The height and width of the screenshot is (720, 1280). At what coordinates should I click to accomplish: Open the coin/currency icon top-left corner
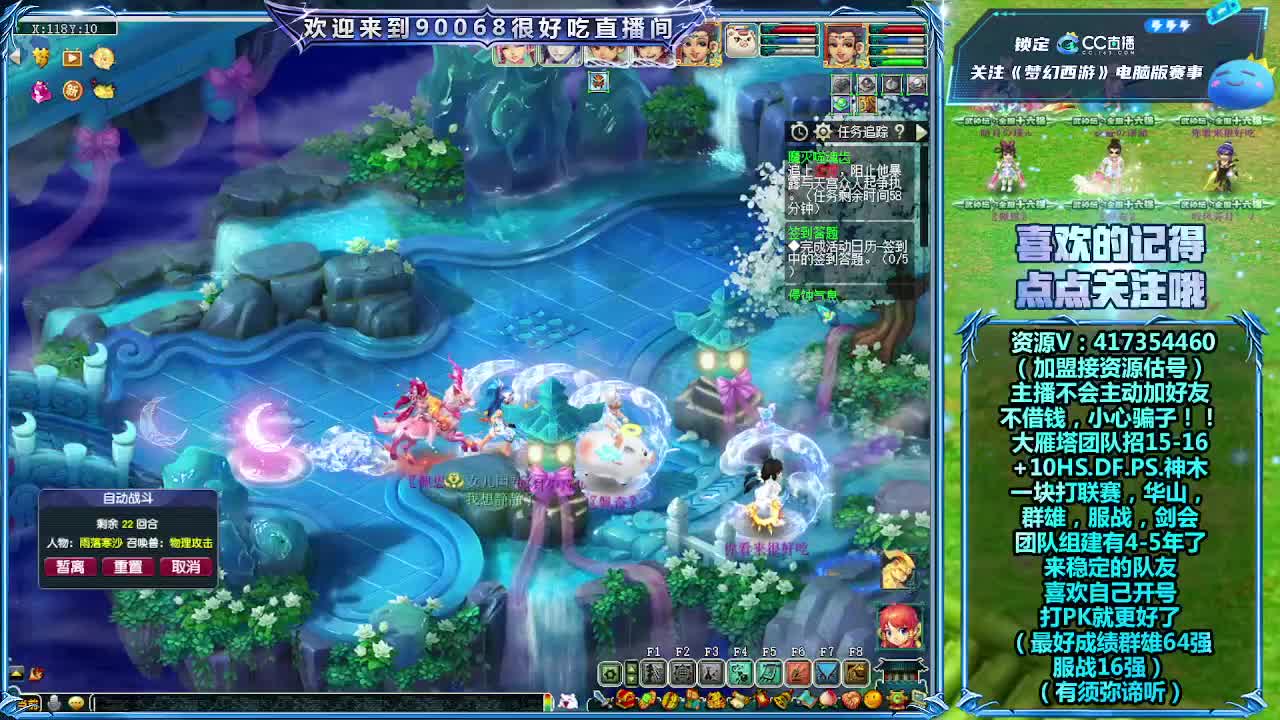click(x=104, y=58)
